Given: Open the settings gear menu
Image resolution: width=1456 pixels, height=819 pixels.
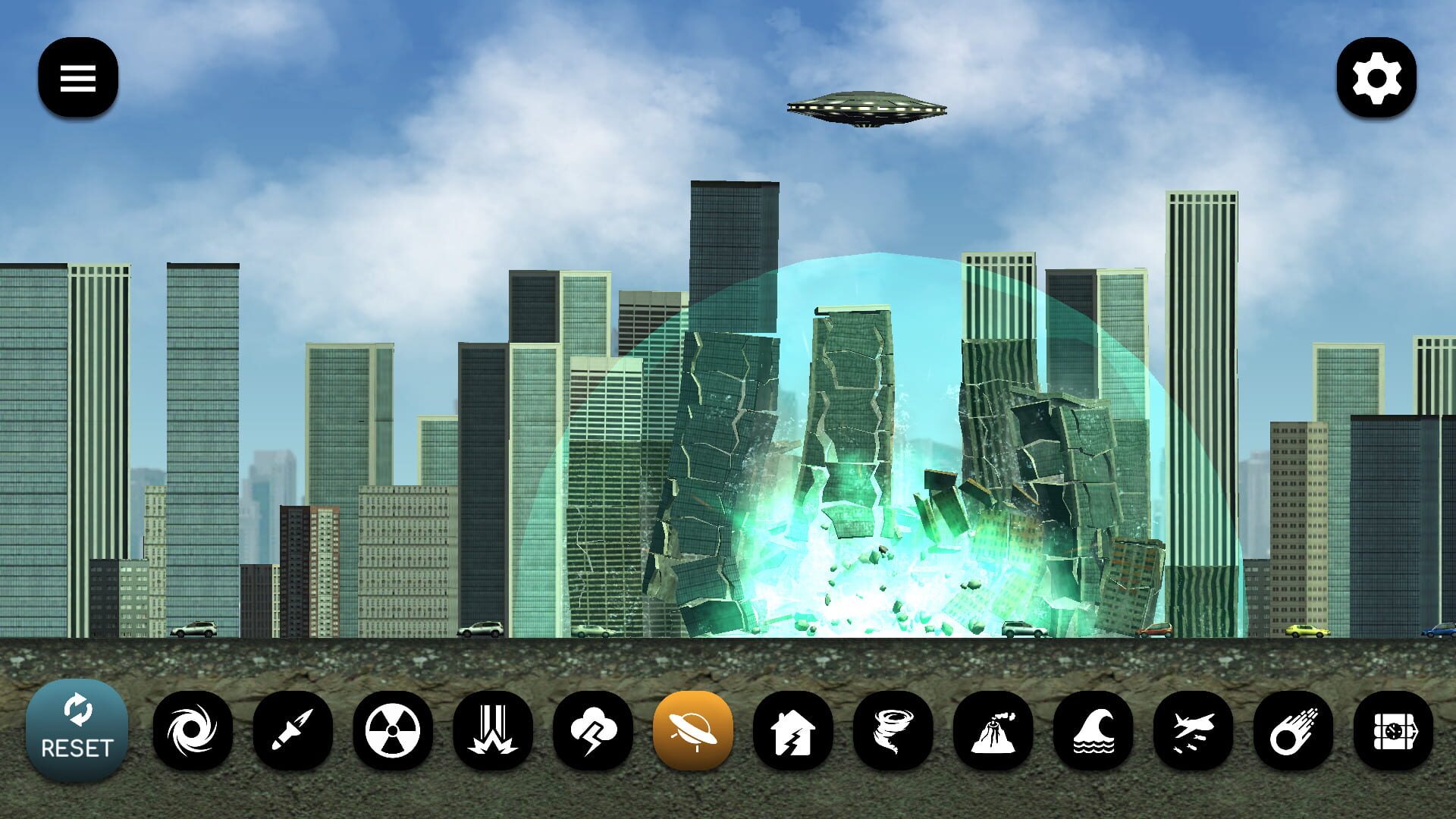Looking at the screenshot, I should pos(1379,78).
